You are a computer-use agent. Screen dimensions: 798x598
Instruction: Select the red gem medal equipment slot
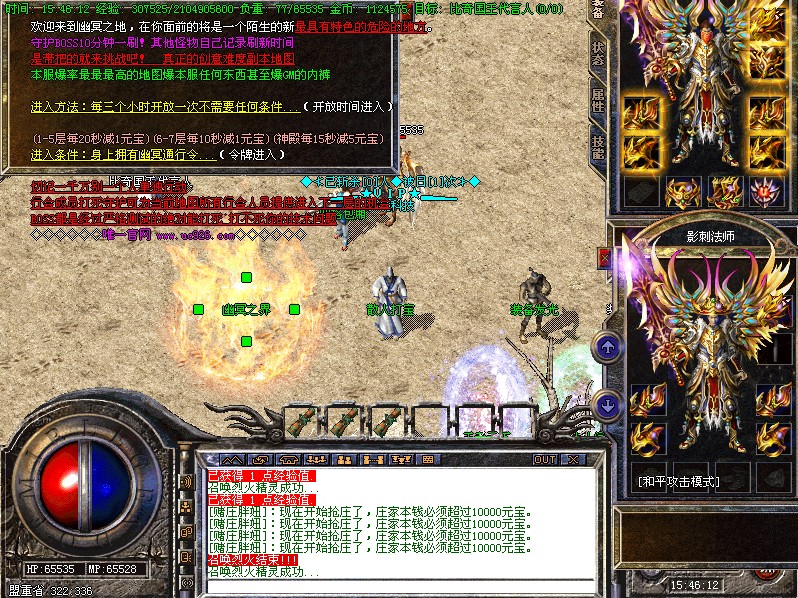tap(765, 190)
